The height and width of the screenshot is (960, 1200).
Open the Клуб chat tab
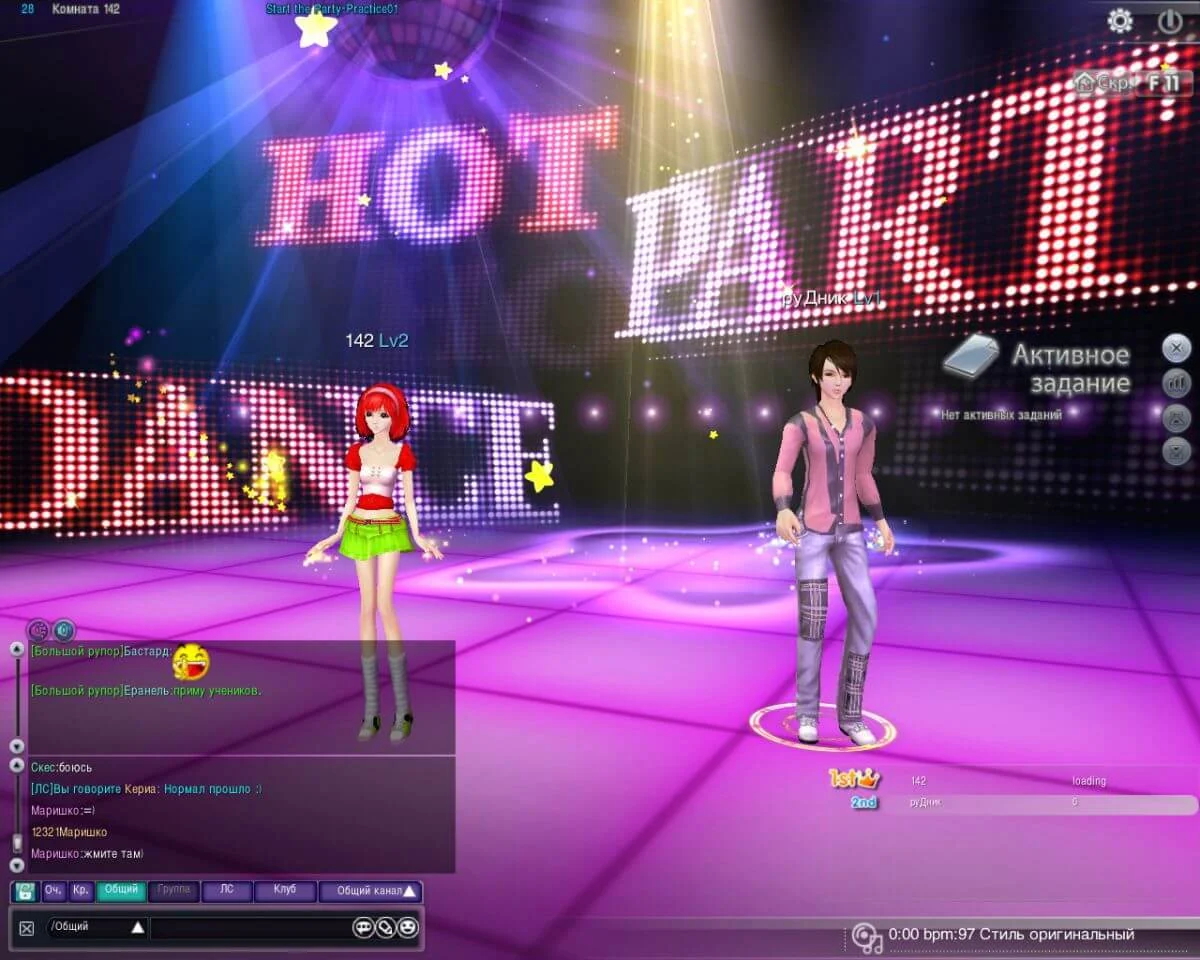point(284,890)
